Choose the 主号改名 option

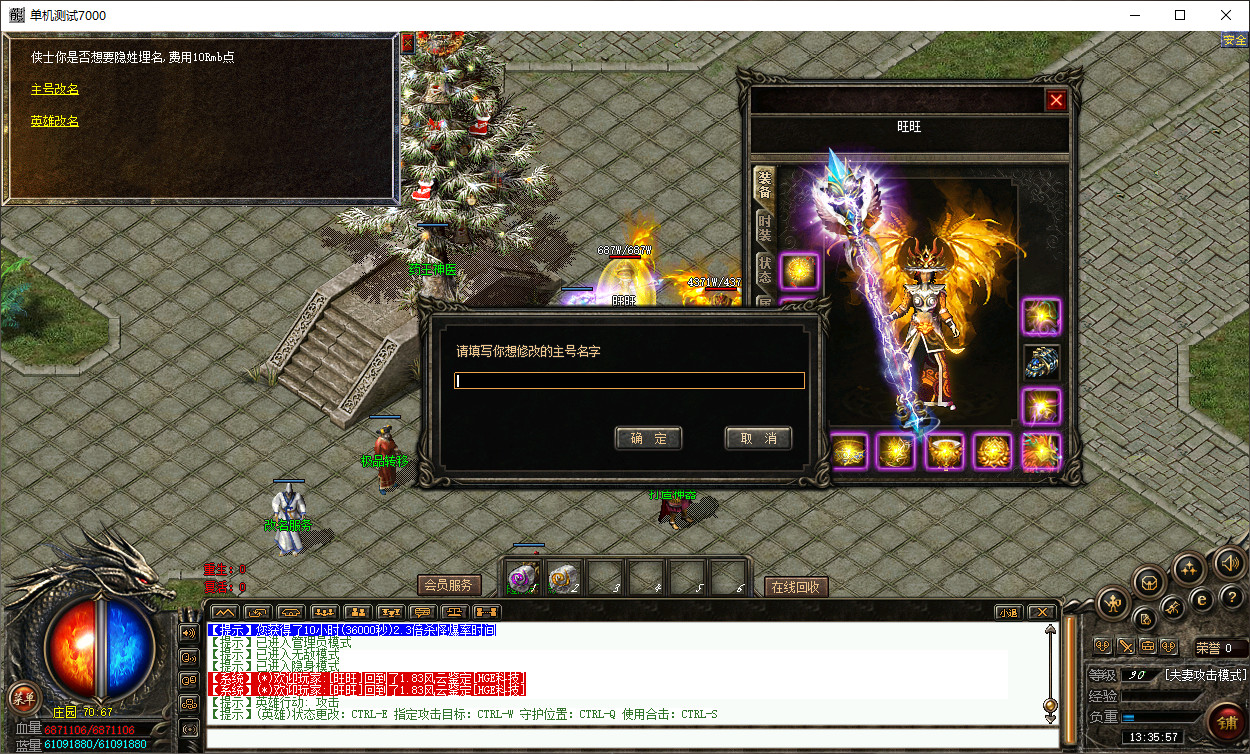(x=55, y=89)
